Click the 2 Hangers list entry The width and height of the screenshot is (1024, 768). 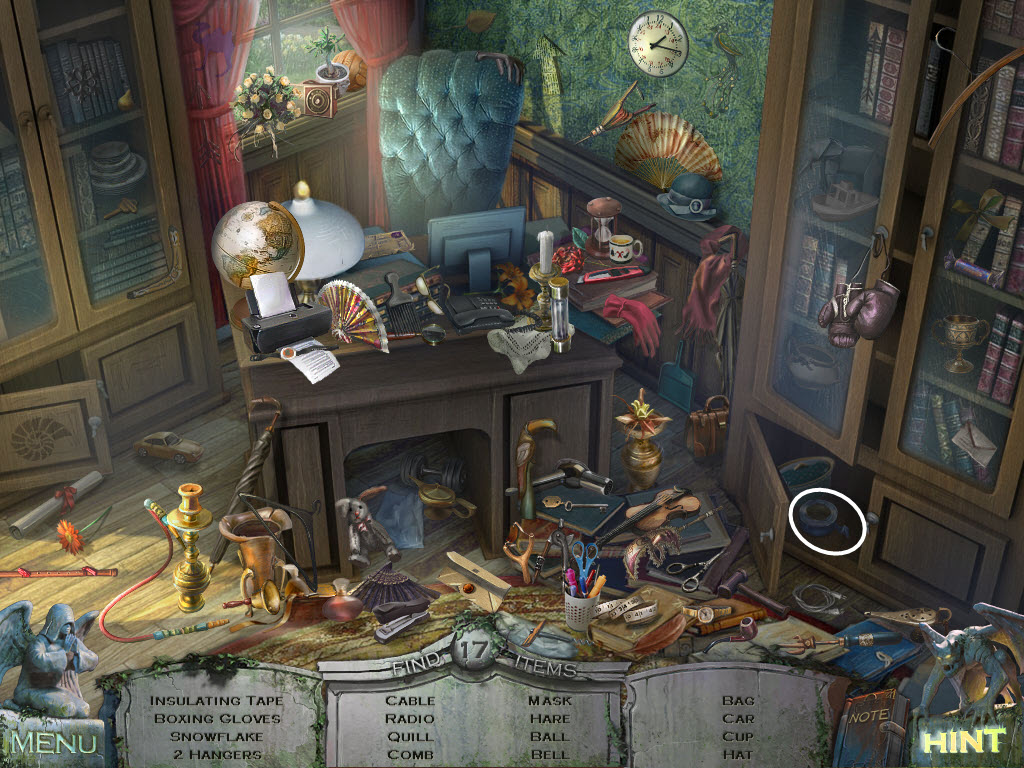pyautogui.click(x=217, y=754)
